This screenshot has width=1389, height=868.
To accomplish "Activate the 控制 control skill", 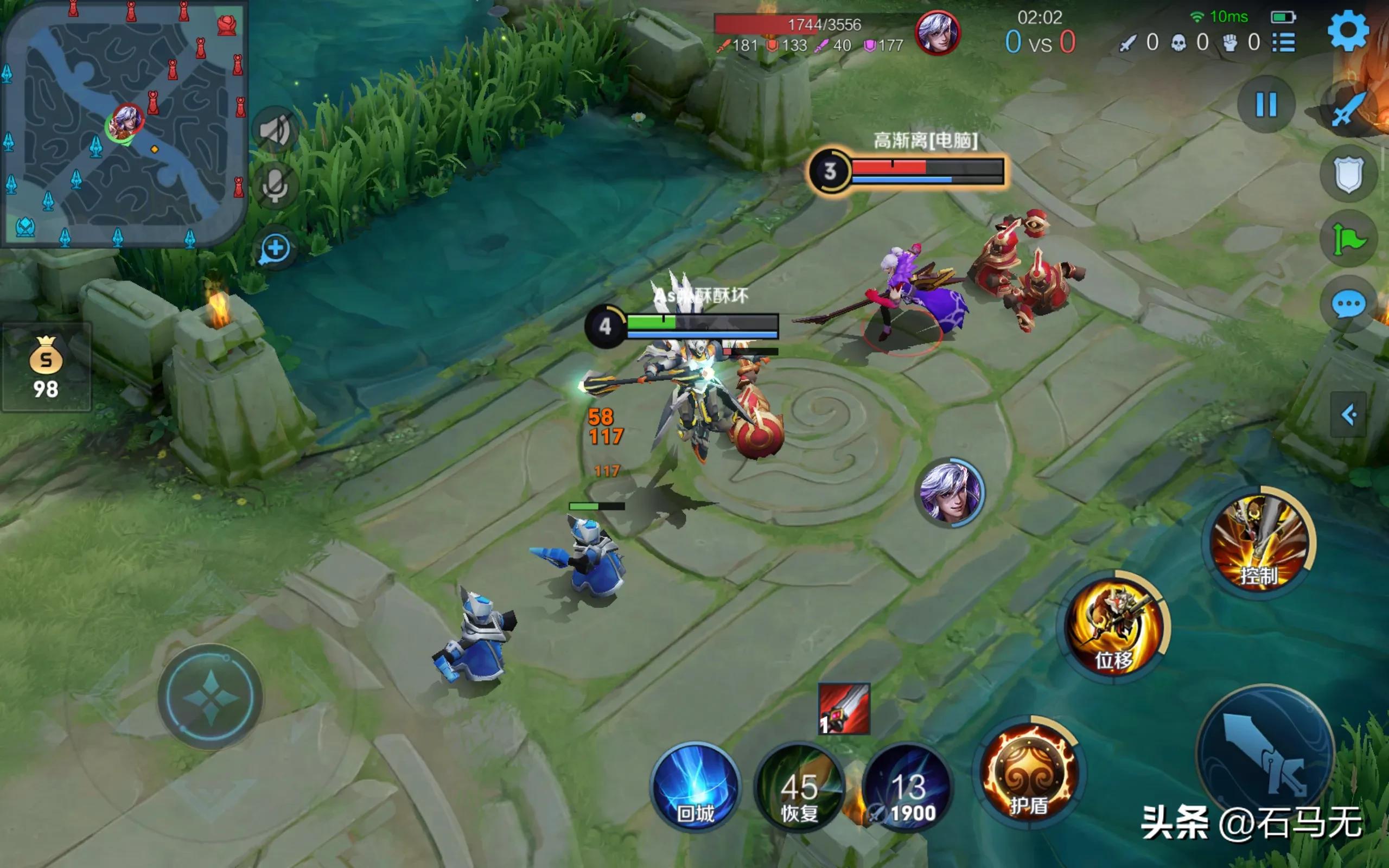I will [1259, 542].
